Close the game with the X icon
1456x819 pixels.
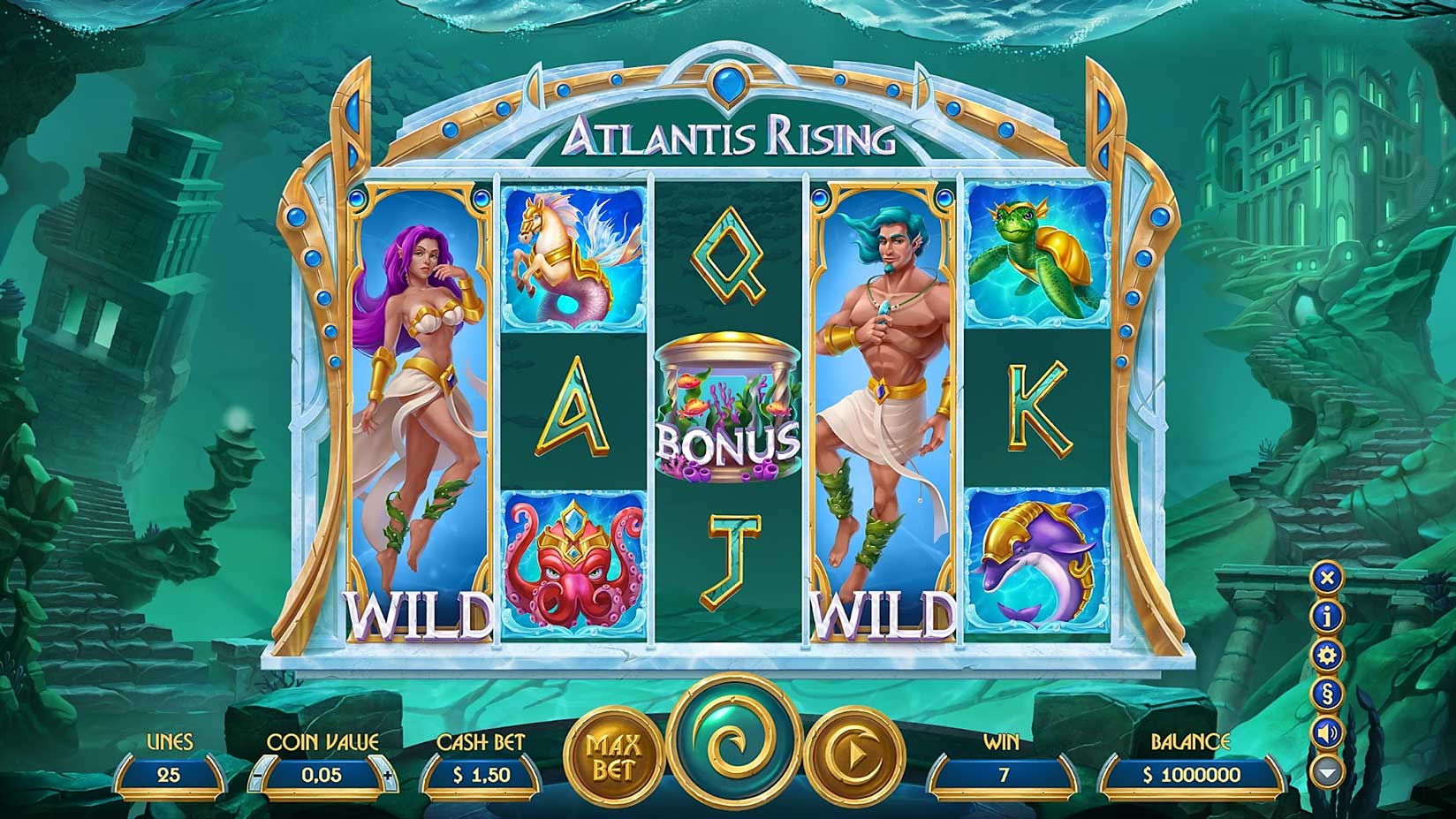pyautogui.click(x=1327, y=578)
